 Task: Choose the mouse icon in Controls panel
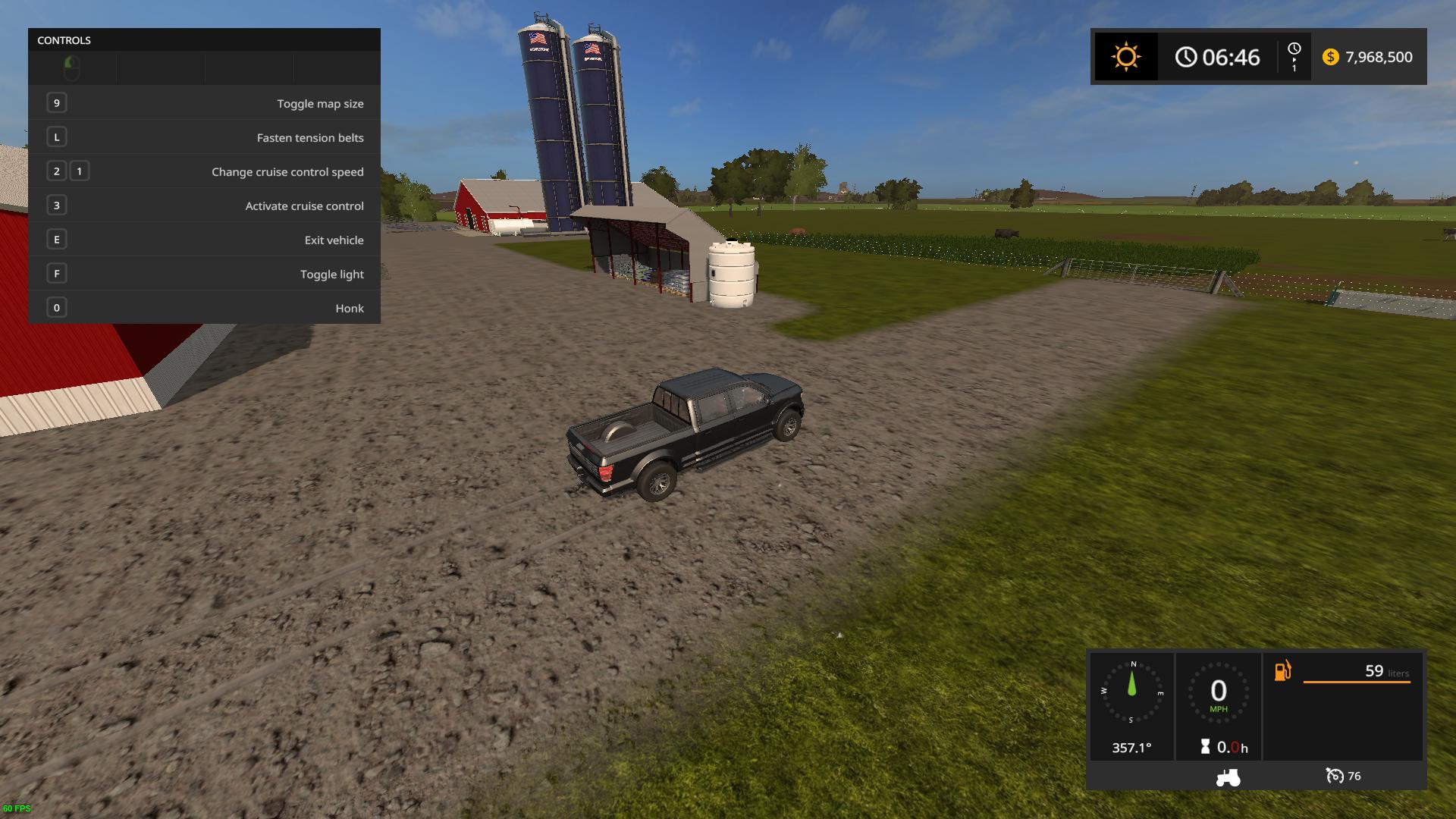pos(71,68)
